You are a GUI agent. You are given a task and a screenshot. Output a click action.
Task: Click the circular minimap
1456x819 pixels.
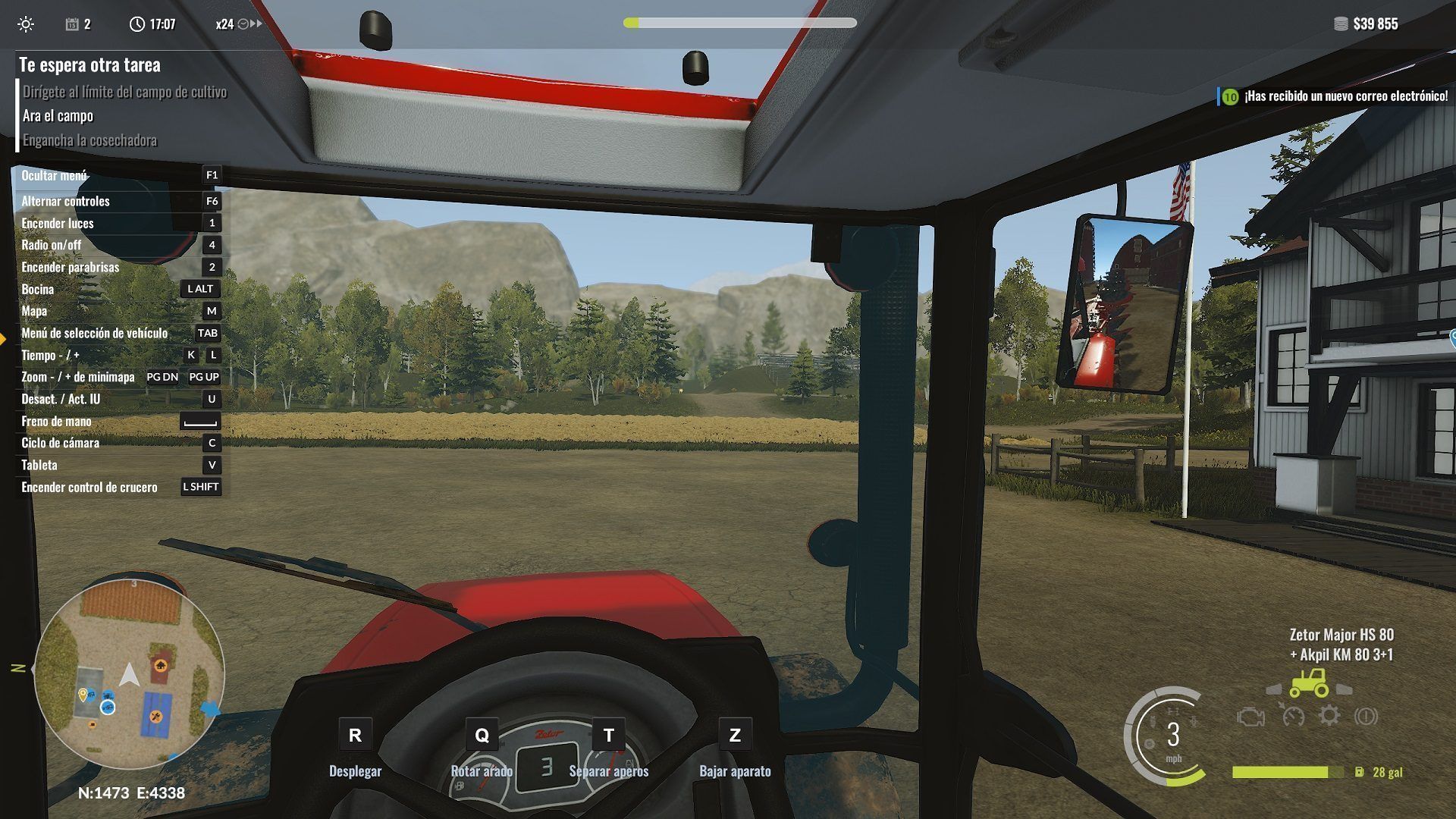pos(130,674)
